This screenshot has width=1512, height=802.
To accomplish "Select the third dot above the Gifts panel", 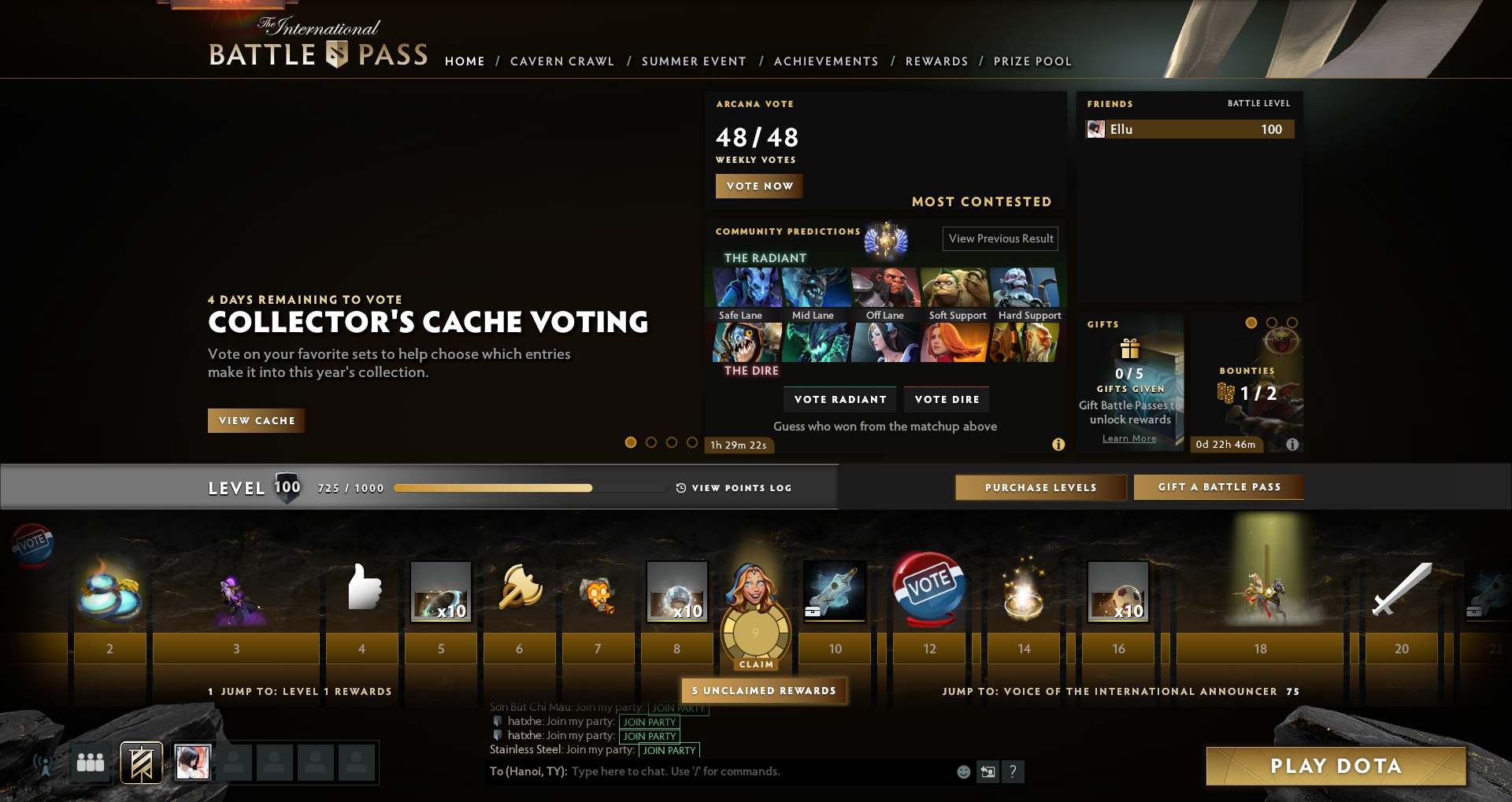I will coord(1291,321).
